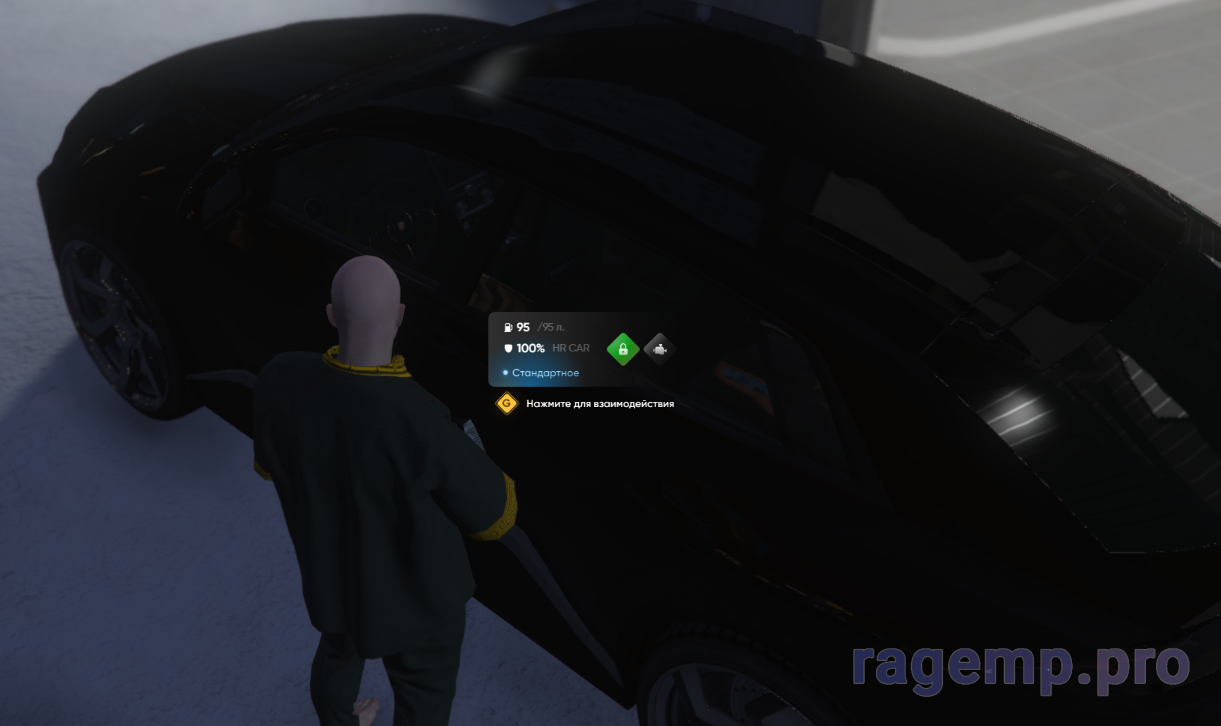Viewport: 1221px width, 726px height.
Task: Toggle the green vehicle lock icon
Action: point(623,349)
